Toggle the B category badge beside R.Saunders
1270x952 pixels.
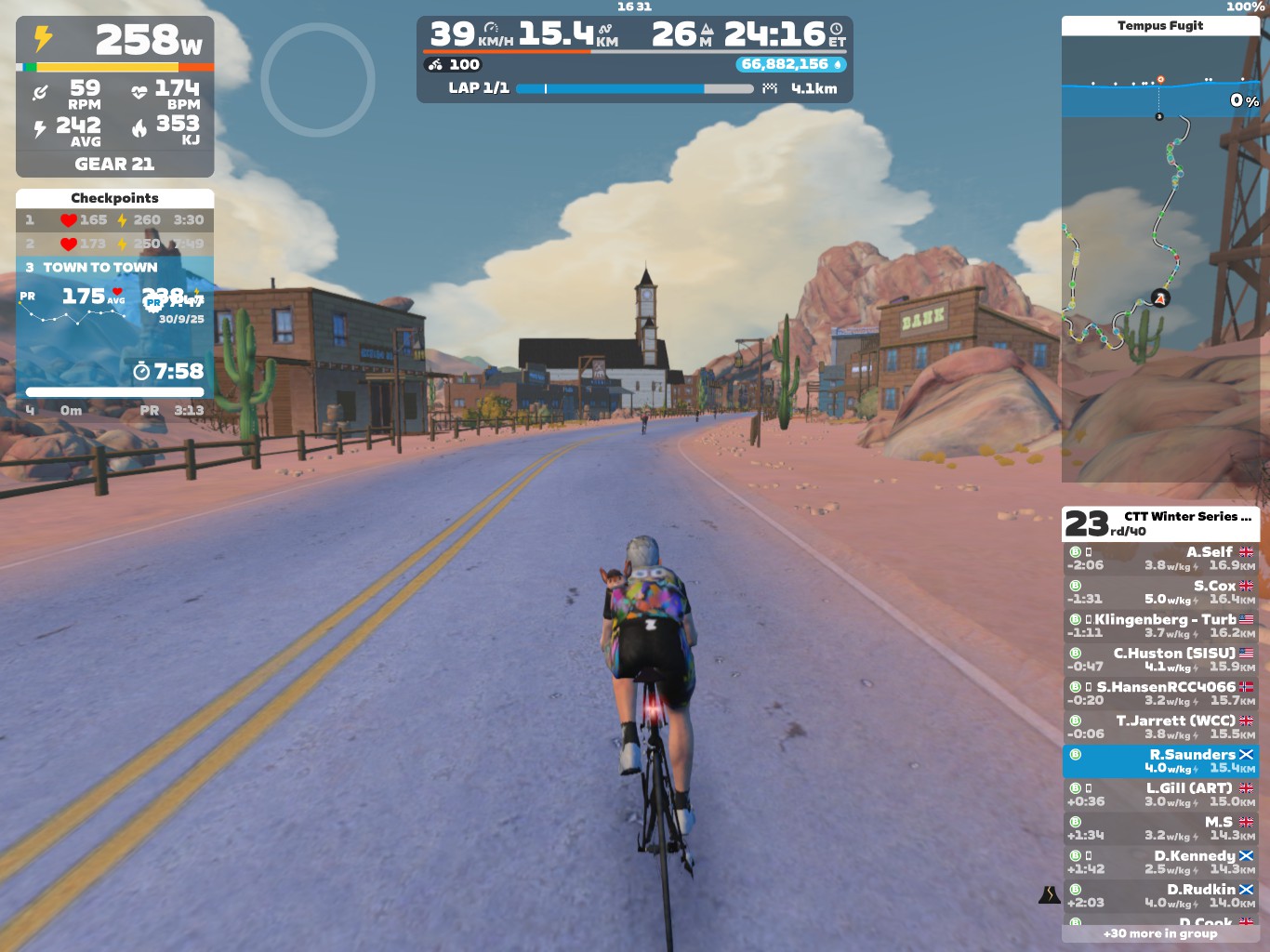pyautogui.click(x=1075, y=755)
